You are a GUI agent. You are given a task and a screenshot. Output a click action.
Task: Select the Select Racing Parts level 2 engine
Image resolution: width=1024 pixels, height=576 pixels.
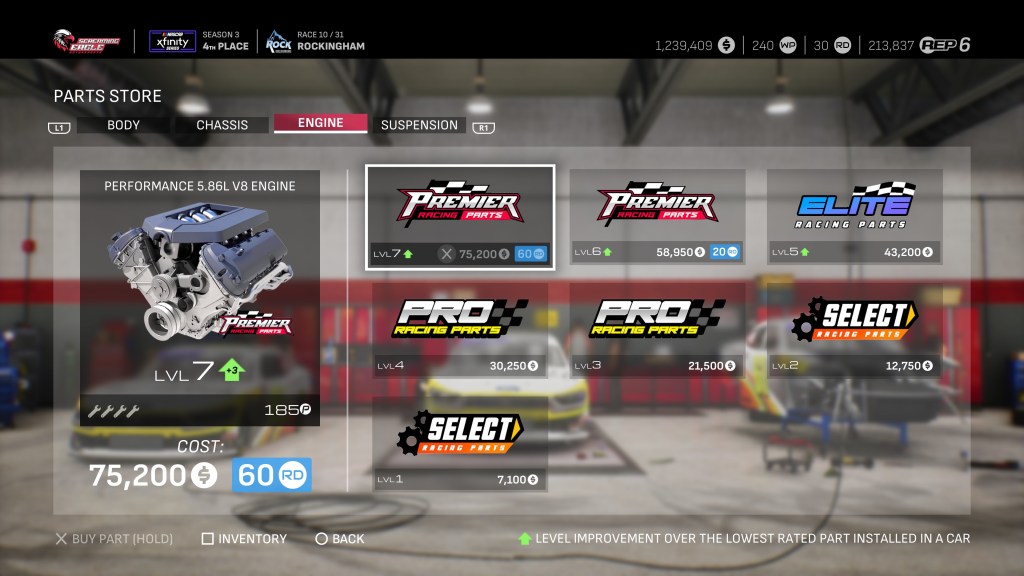[854, 329]
